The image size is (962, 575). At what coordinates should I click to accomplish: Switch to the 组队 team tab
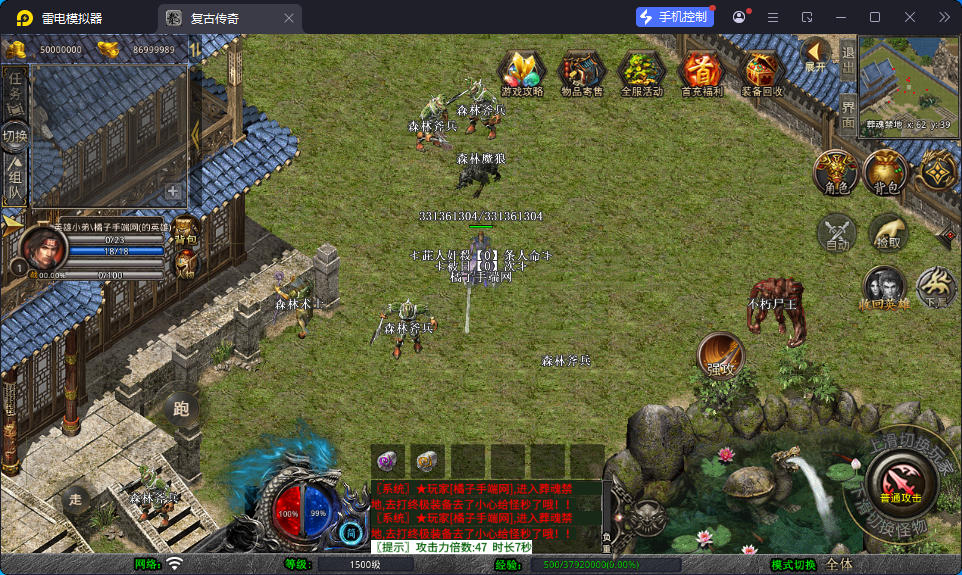[15, 182]
